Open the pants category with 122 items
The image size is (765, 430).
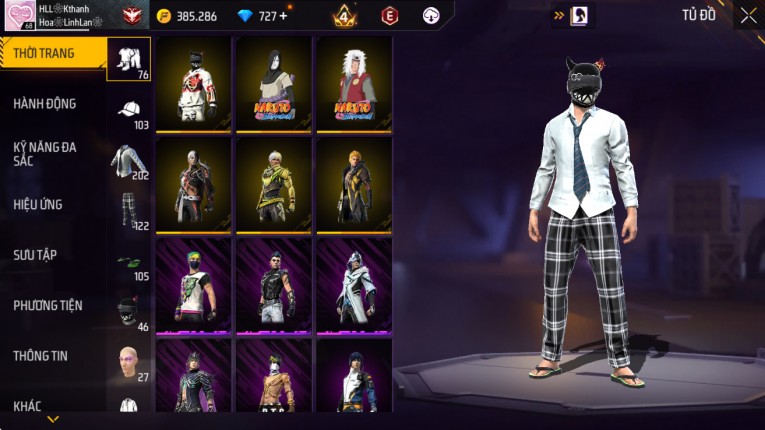(129, 211)
